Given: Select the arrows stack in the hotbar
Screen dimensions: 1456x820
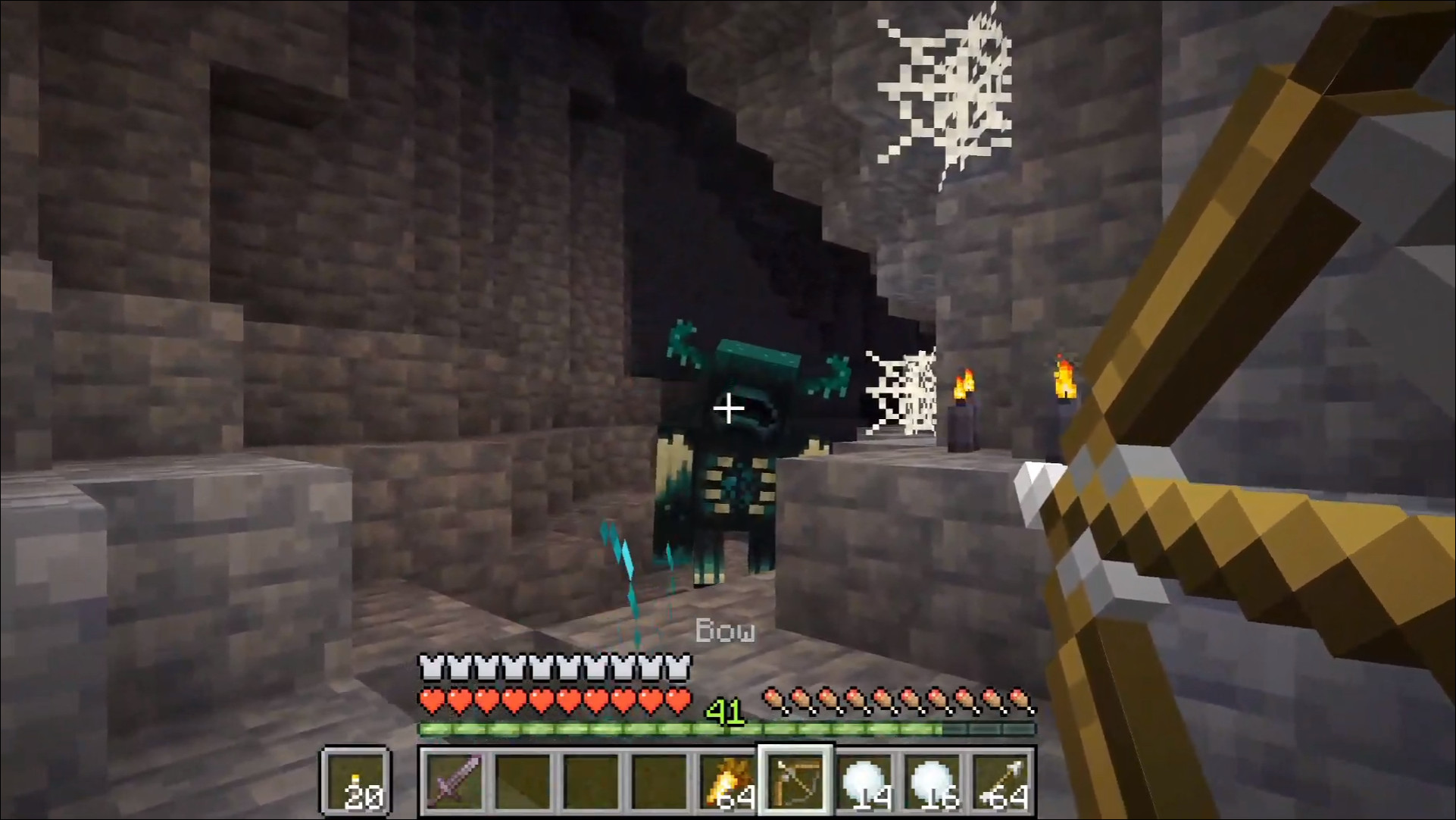Looking at the screenshot, I should (1001, 781).
